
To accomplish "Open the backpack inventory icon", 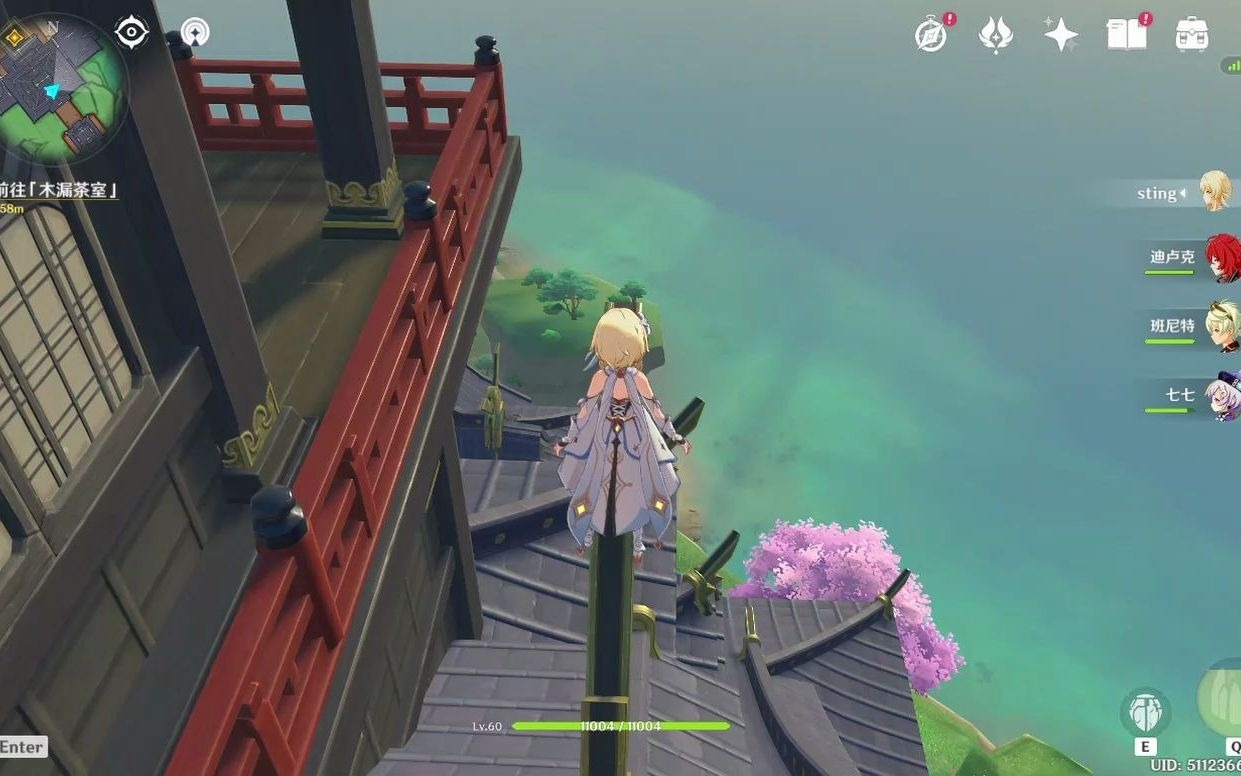I will pos(1191,35).
